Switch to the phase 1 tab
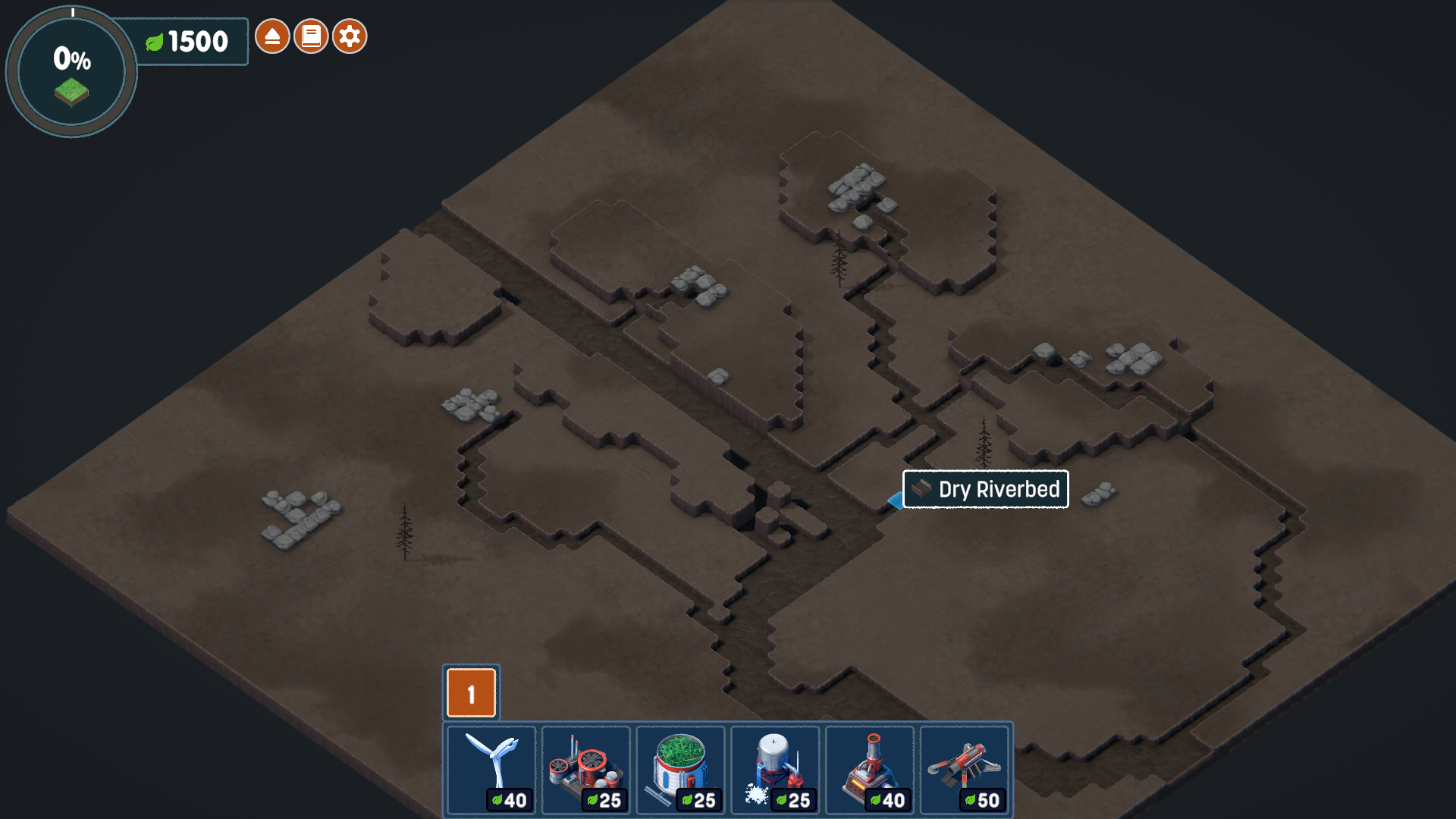 [470, 692]
